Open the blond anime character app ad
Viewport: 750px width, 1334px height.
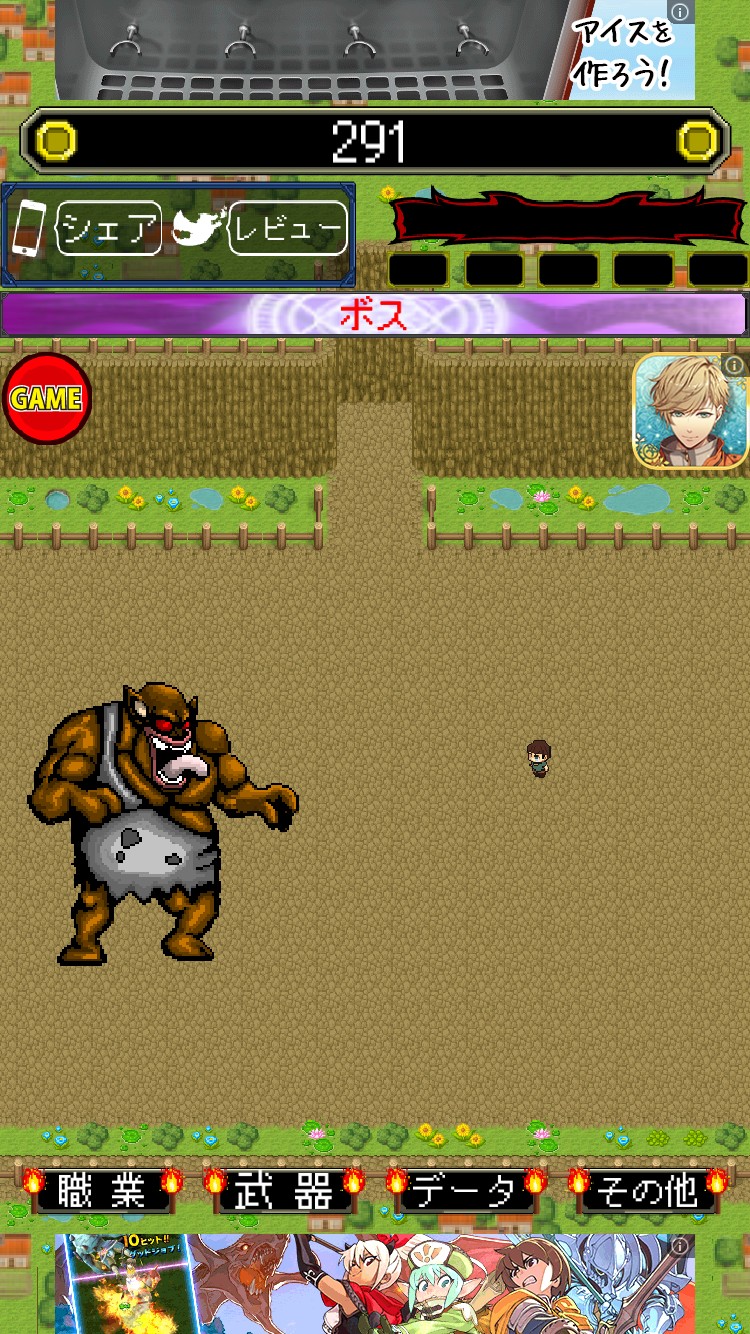[691, 411]
